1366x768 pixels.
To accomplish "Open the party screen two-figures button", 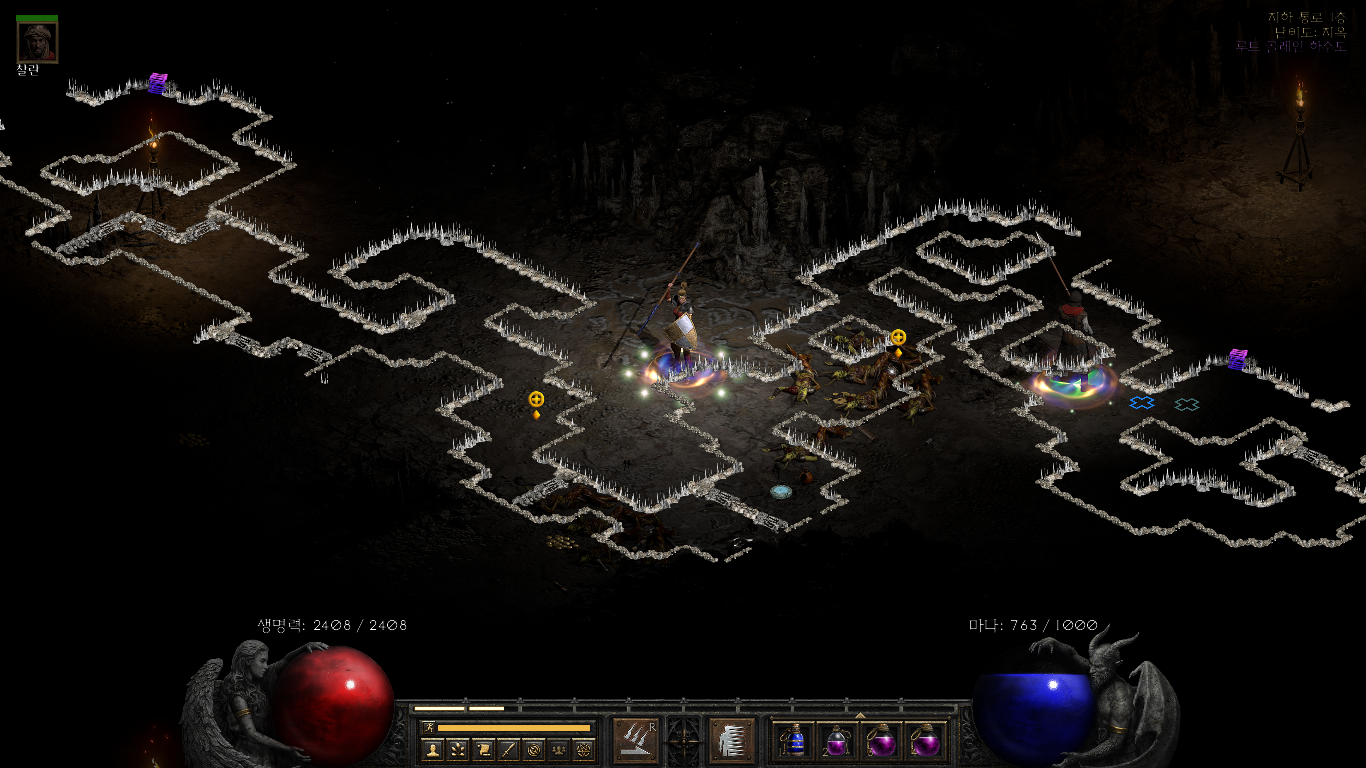I will [x=559, y=749].
